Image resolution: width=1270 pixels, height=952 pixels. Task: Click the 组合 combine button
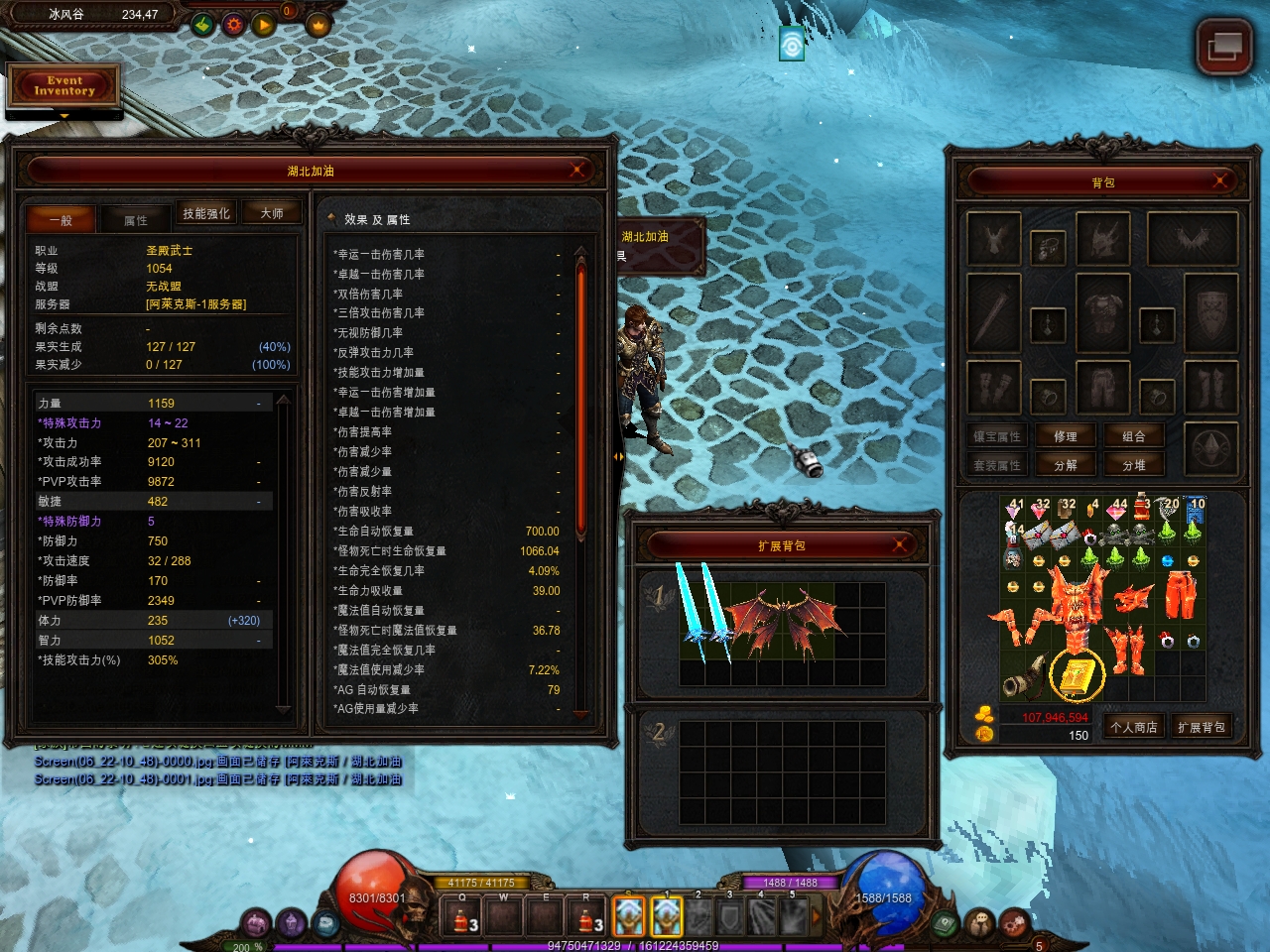(x=1134, y=436)
